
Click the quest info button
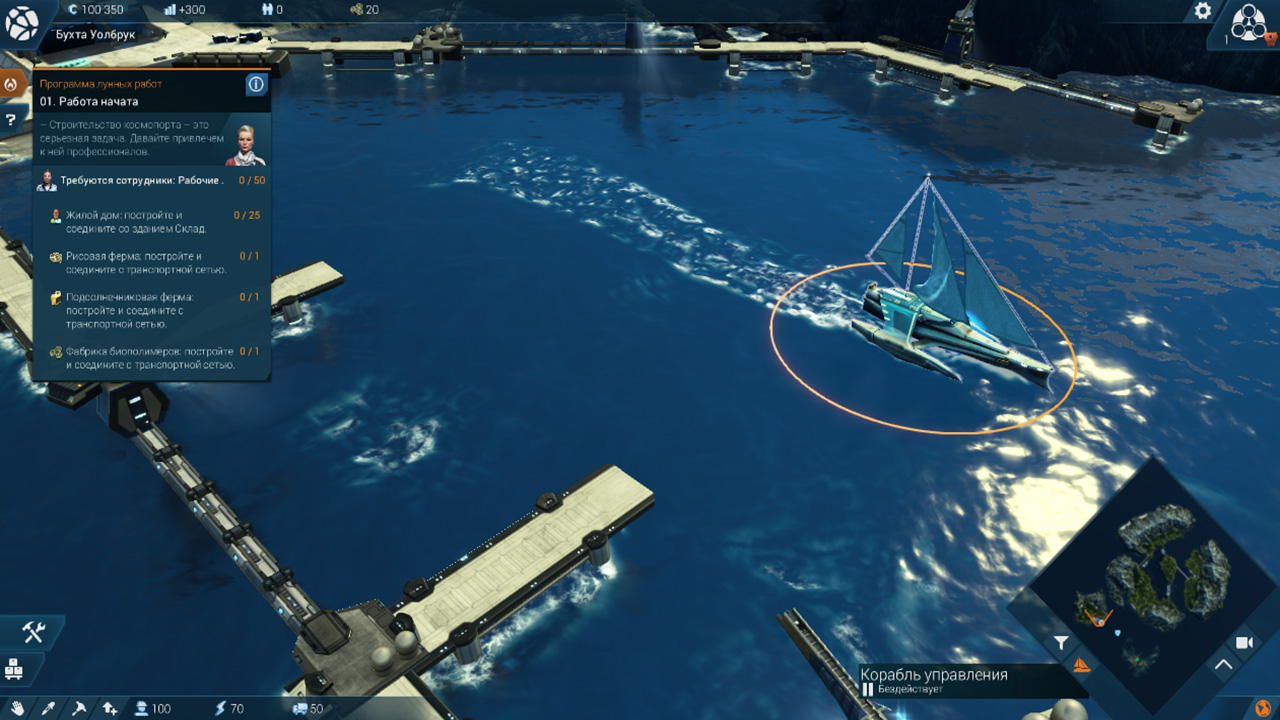256,85
